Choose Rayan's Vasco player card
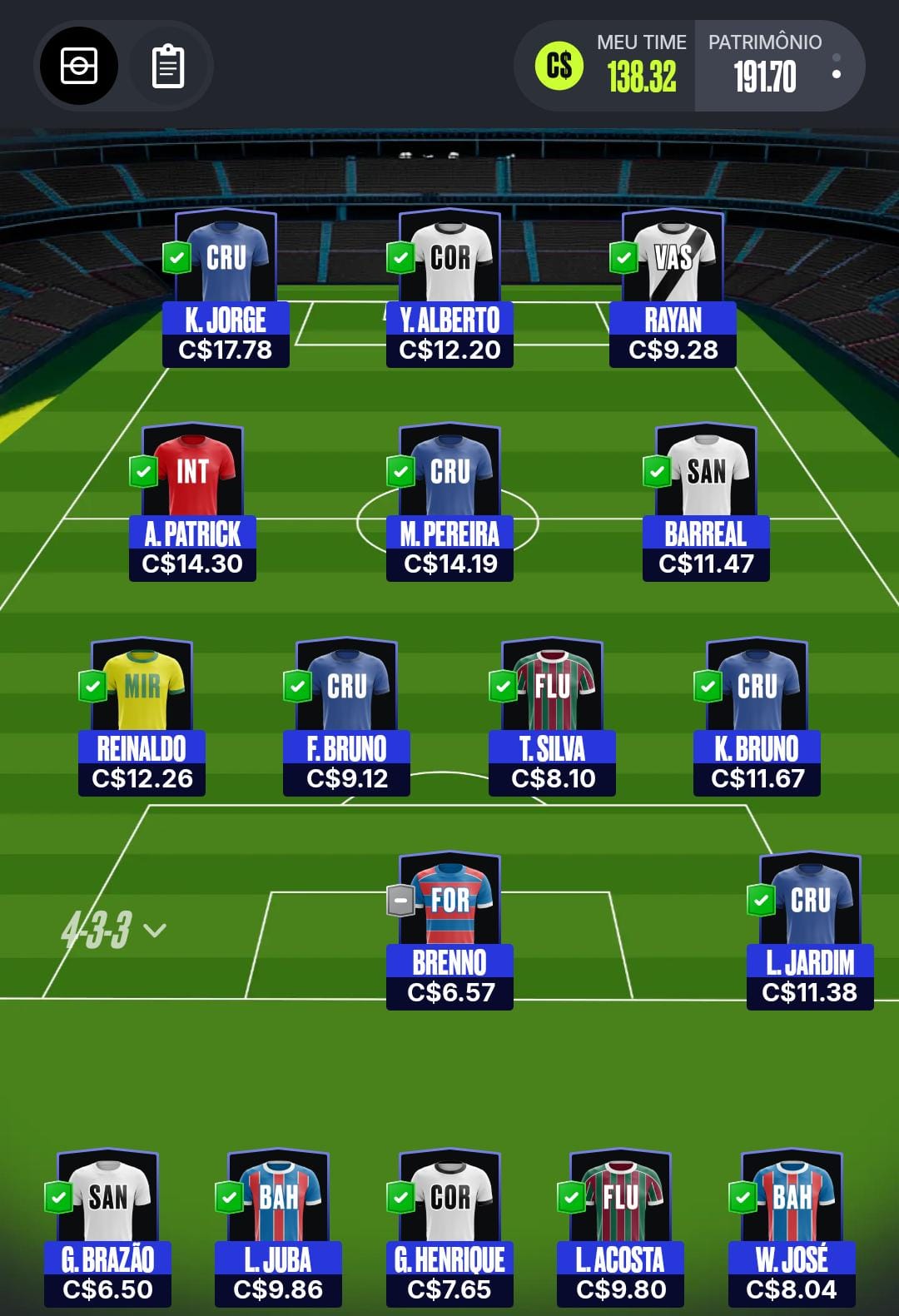899x1316 pixels. pyautogui.click(x=673, y=288)
